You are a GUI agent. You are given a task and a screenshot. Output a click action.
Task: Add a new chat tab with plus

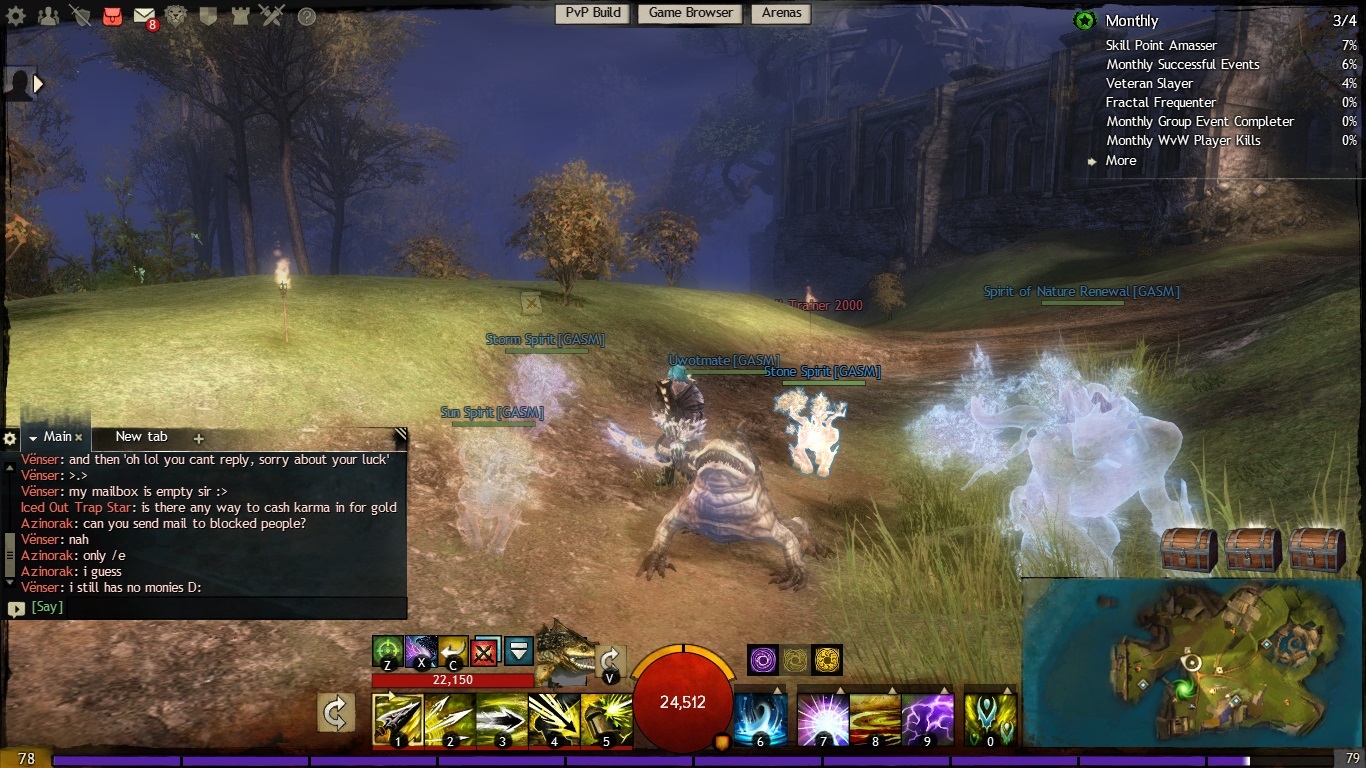[198, 438]
